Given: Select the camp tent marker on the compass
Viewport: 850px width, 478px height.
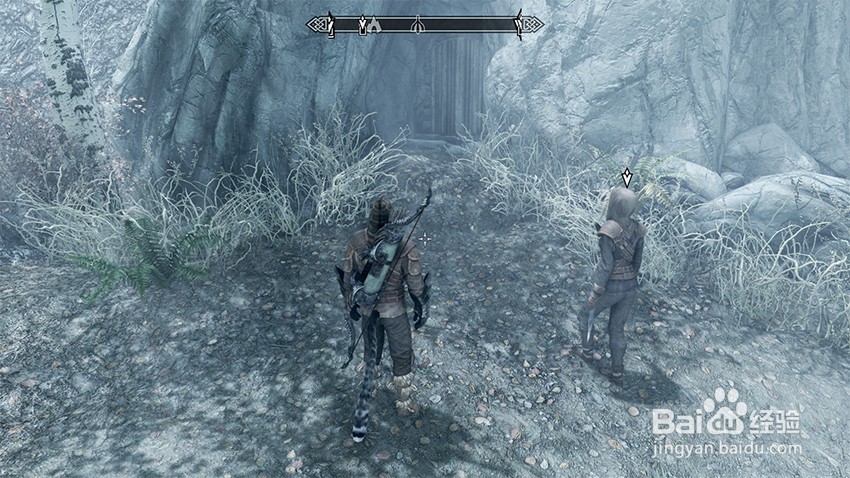Looking at the screenshot, I should 376,26.
